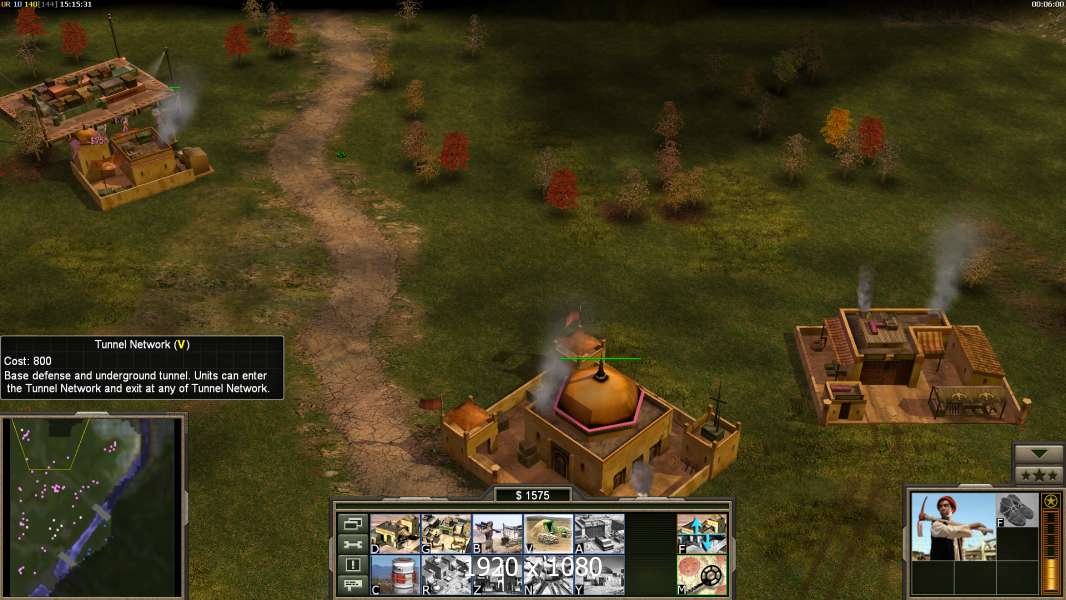Build the red-and-white barrel structure (C)
Screen dimensions: 1066x600
pos(395,574)
